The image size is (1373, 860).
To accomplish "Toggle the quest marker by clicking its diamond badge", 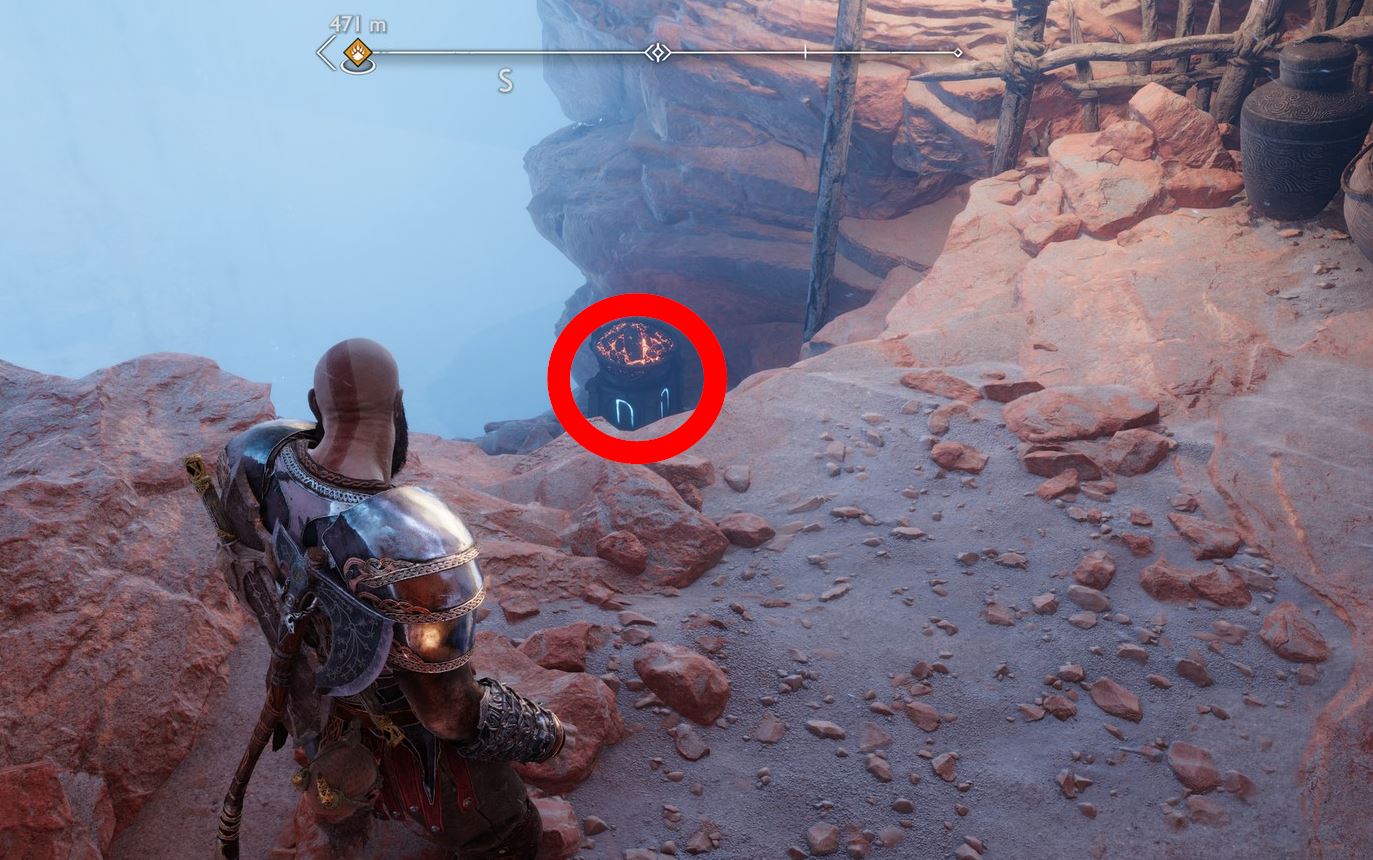I will (357, 53).
